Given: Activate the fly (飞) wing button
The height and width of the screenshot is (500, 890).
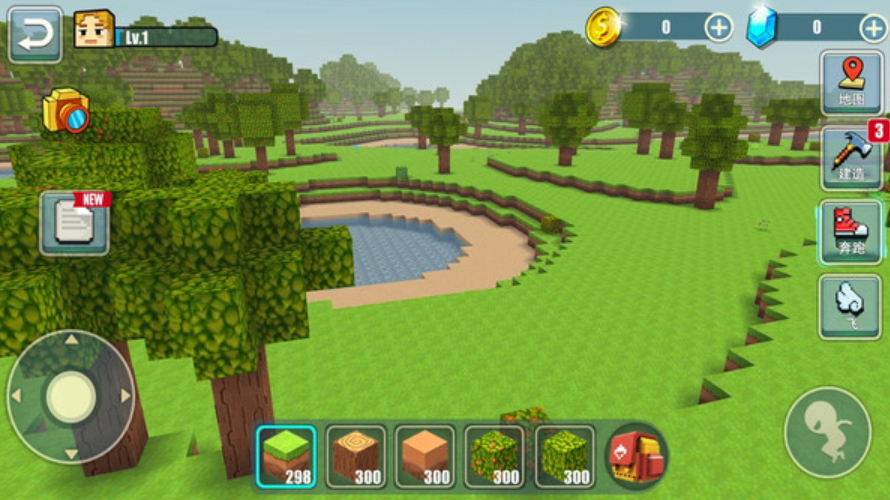Looking at the screenshot, I should pyautogui.click(x=851, y=306).
